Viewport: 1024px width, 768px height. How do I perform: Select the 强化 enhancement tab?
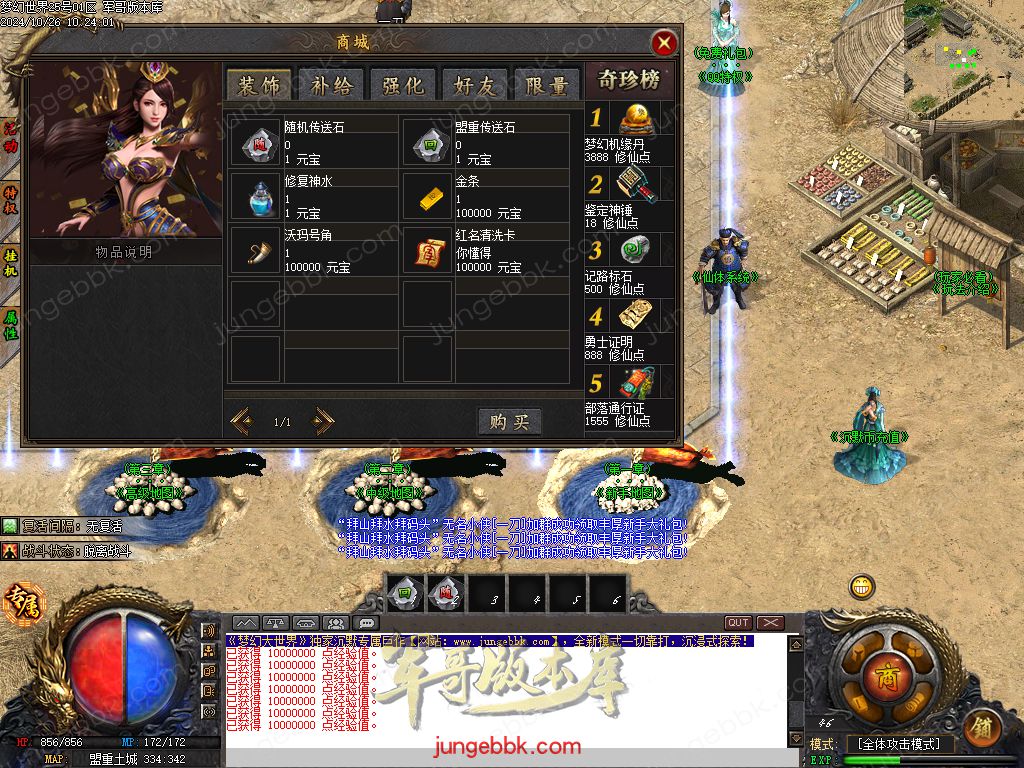pos(403,85)
